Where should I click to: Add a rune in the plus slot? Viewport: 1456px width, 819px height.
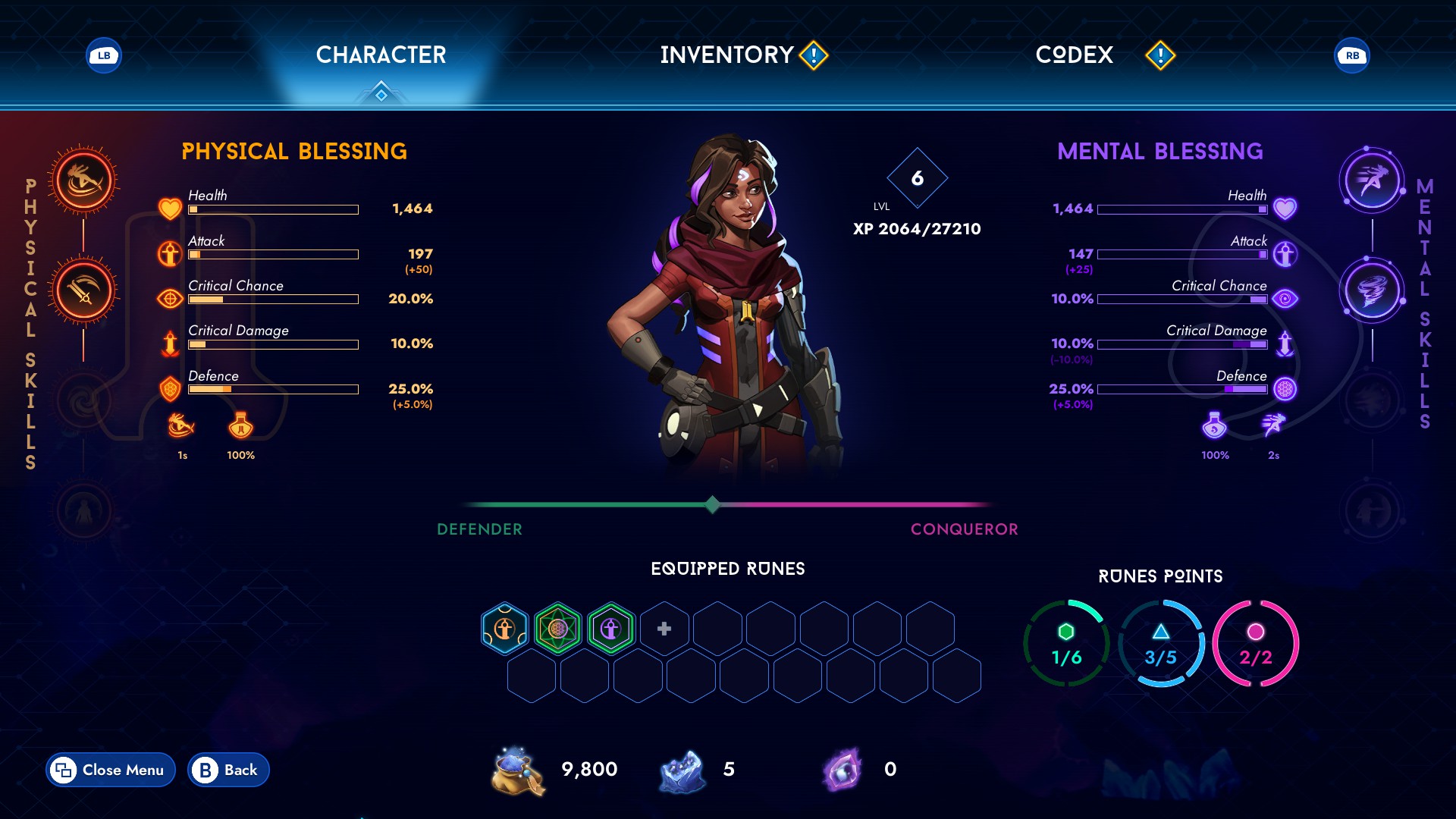pos(664,629)
